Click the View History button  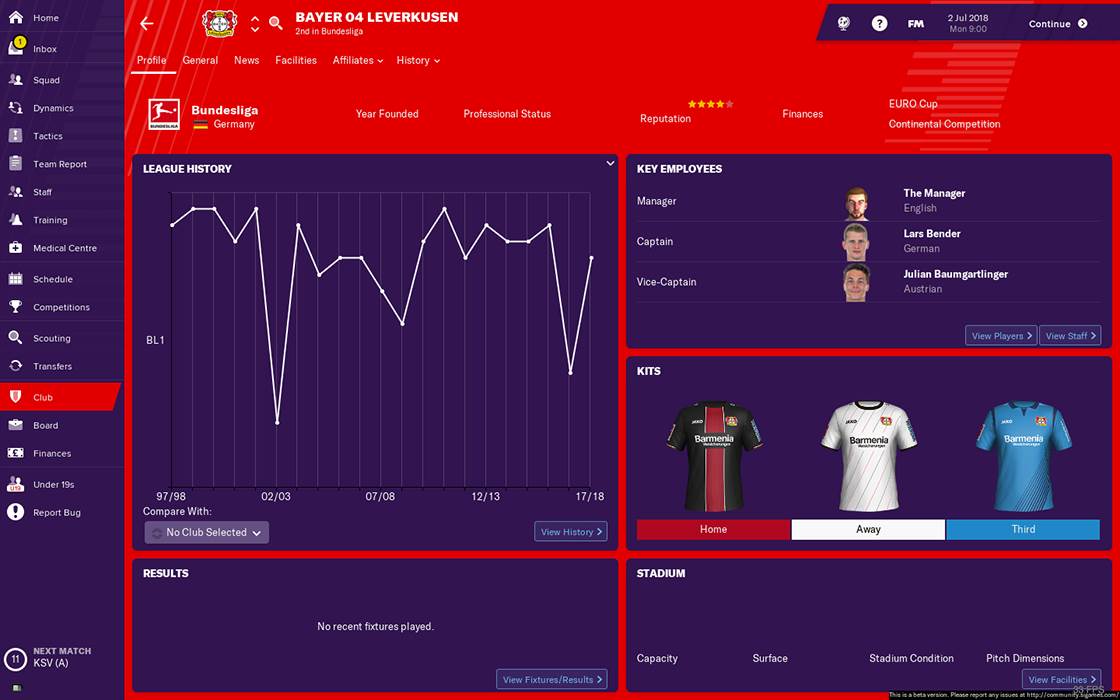click(x=571, y=532)
